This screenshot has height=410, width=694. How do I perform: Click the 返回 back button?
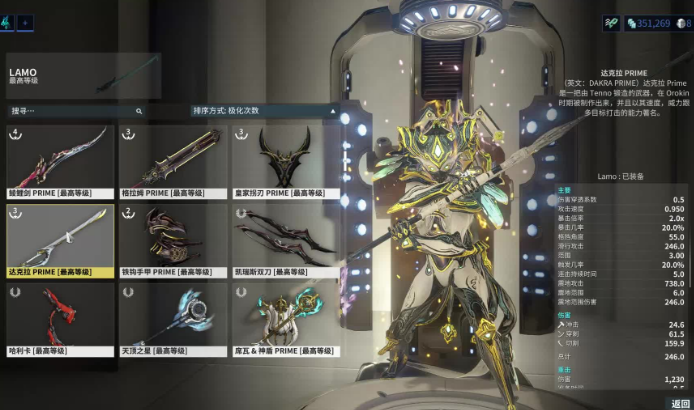coord(680,403)
